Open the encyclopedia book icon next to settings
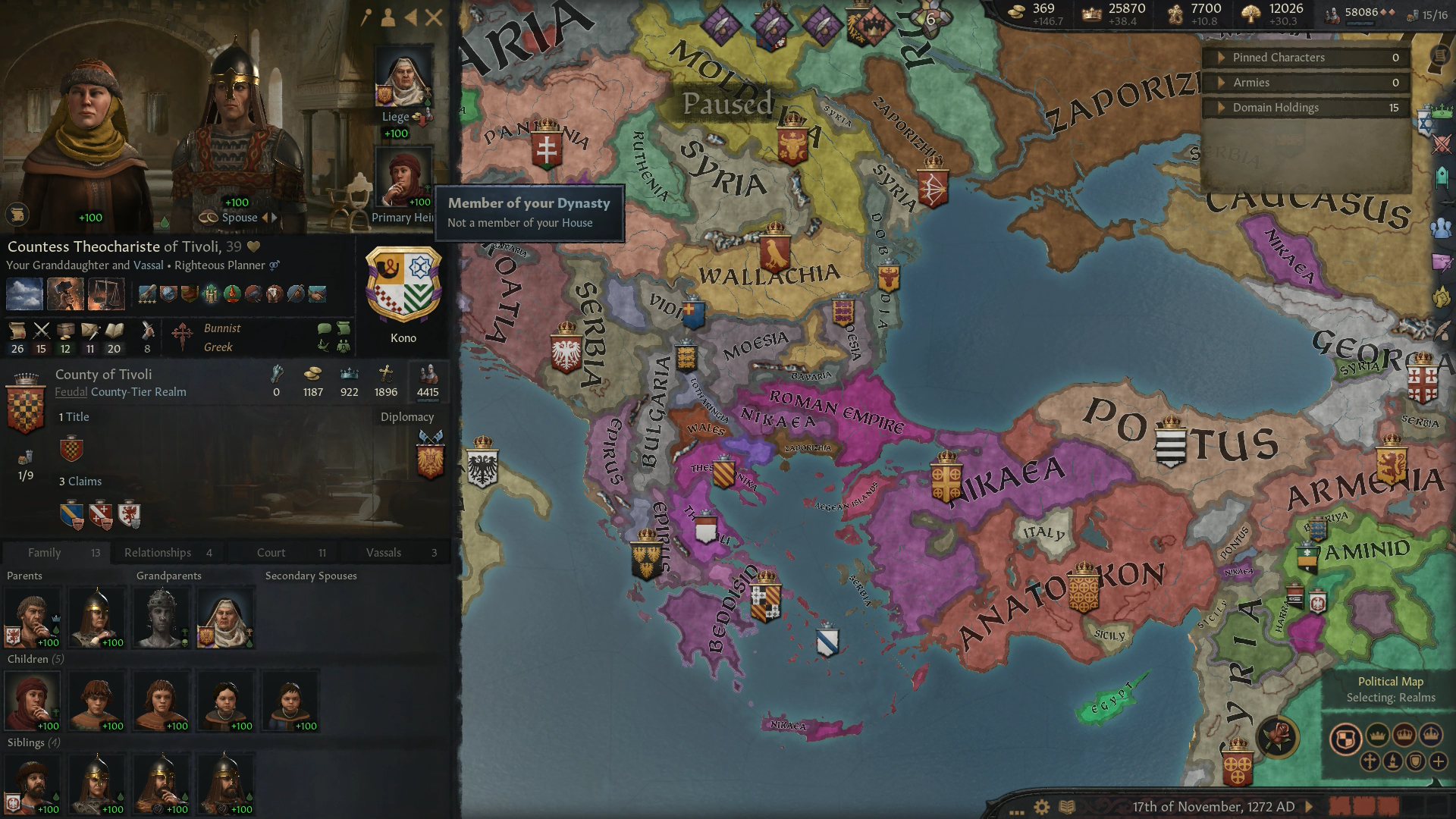 1065,806
